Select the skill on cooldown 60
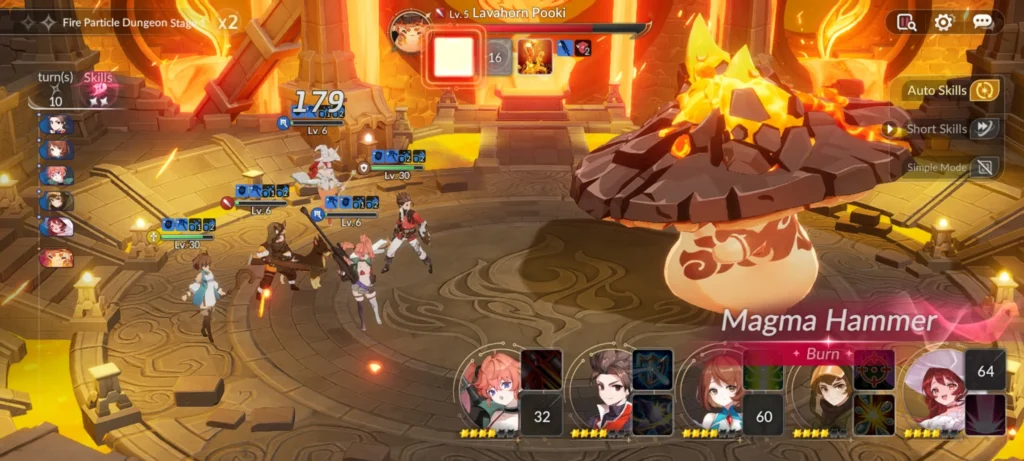Viewport: 1024px width, 461px height. pyautogui.click(x=763, y=415)
